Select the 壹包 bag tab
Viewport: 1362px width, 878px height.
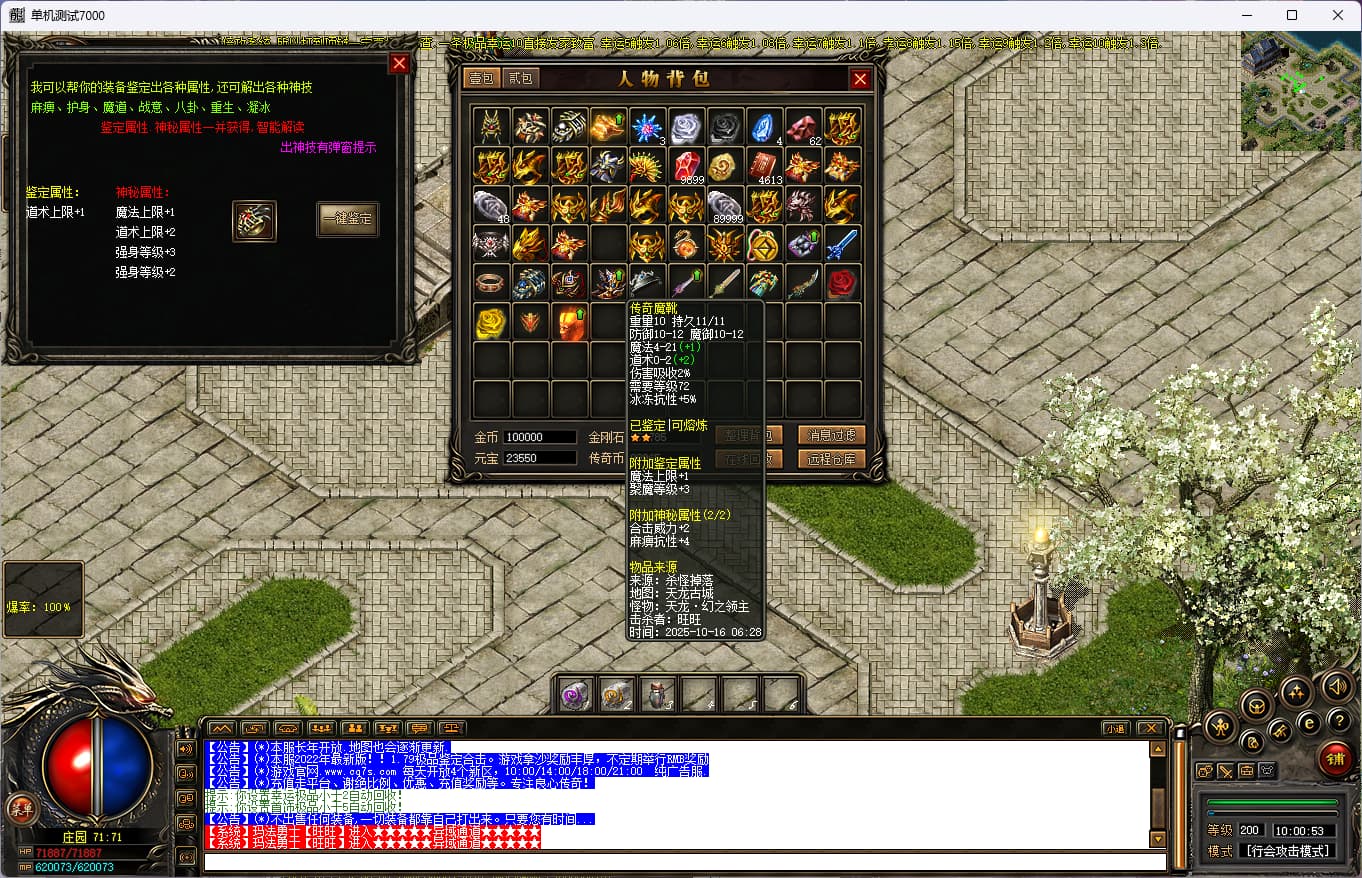point(481,78)
